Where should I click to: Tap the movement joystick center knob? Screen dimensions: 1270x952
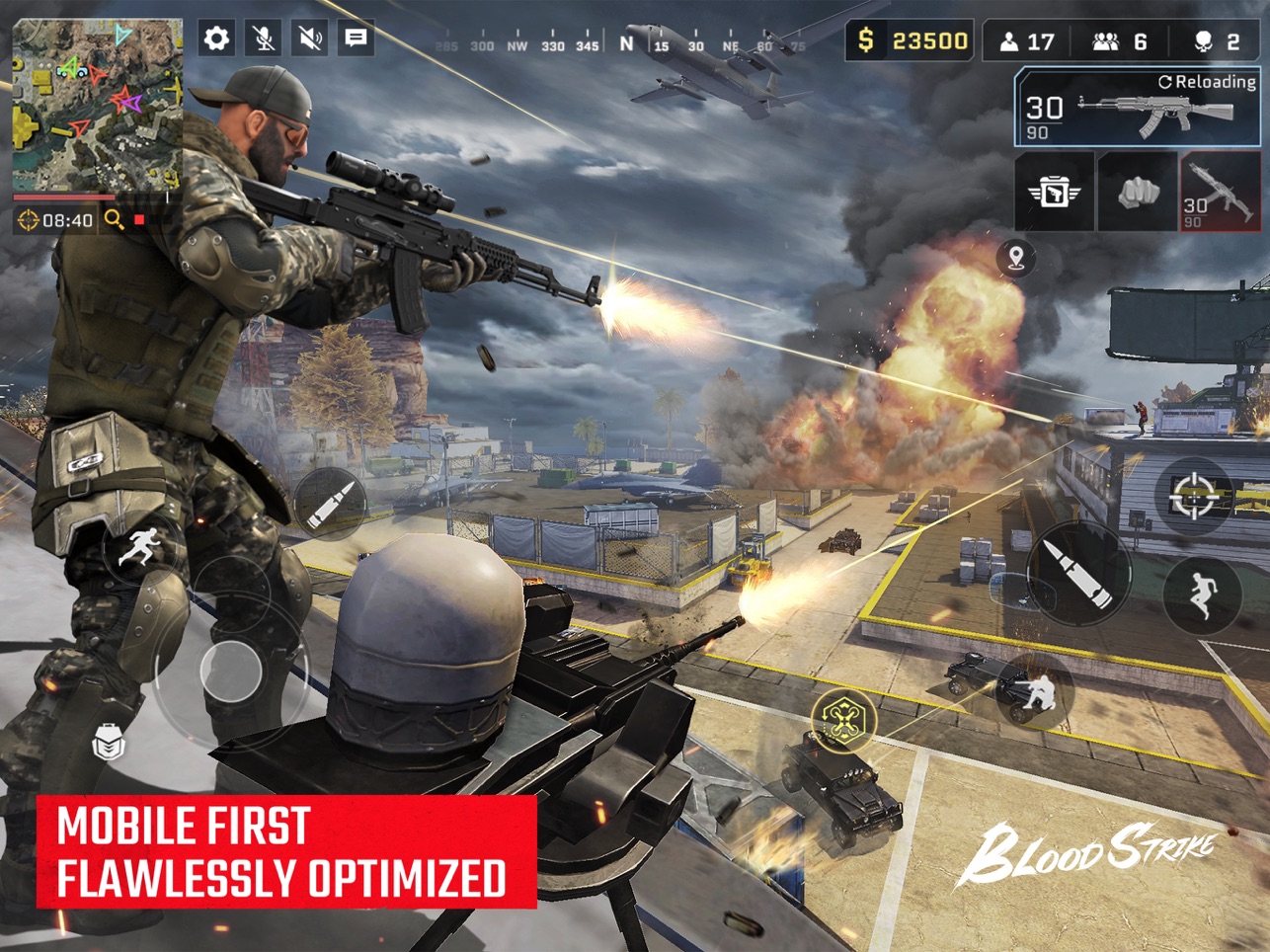(x=230, y=671)
